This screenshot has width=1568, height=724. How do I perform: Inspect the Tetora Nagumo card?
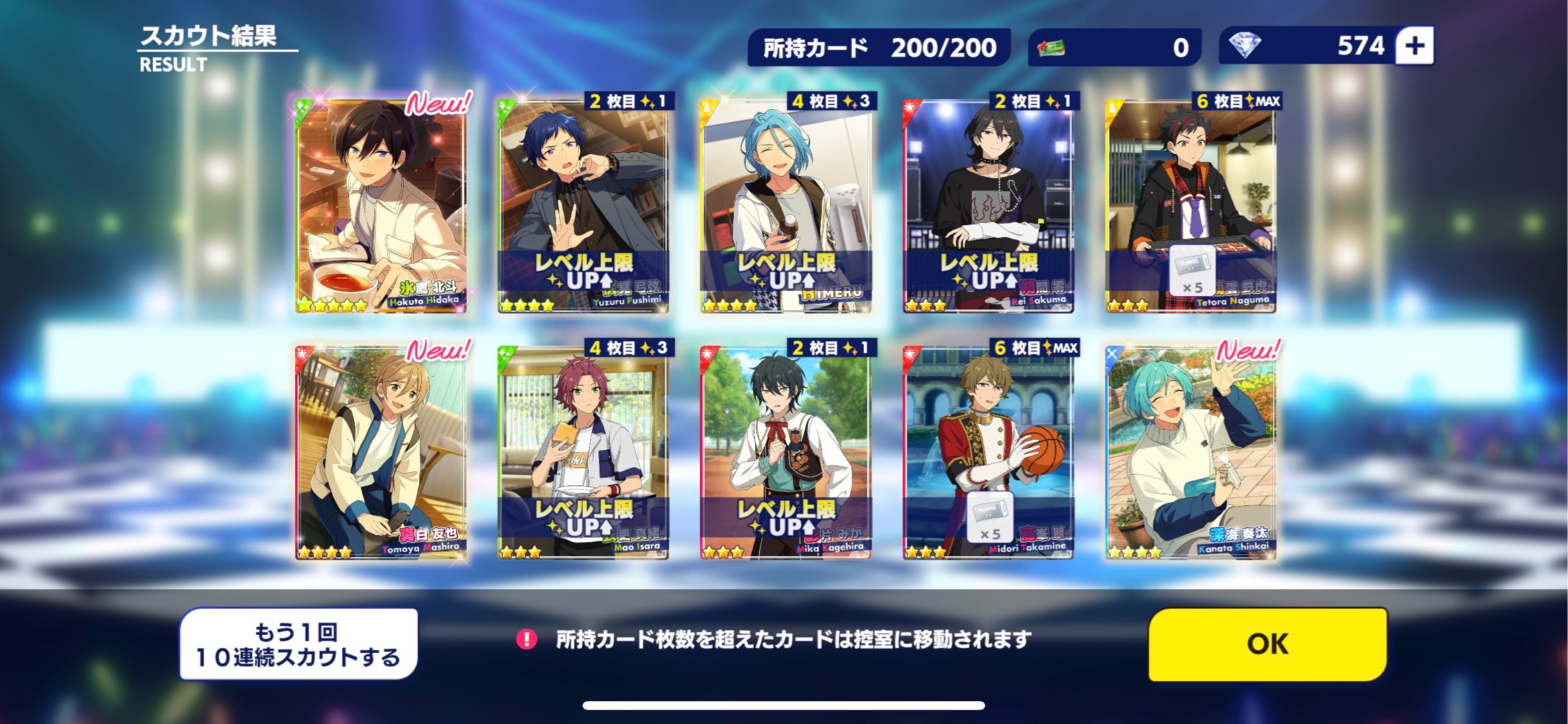tap(1191, 205)
